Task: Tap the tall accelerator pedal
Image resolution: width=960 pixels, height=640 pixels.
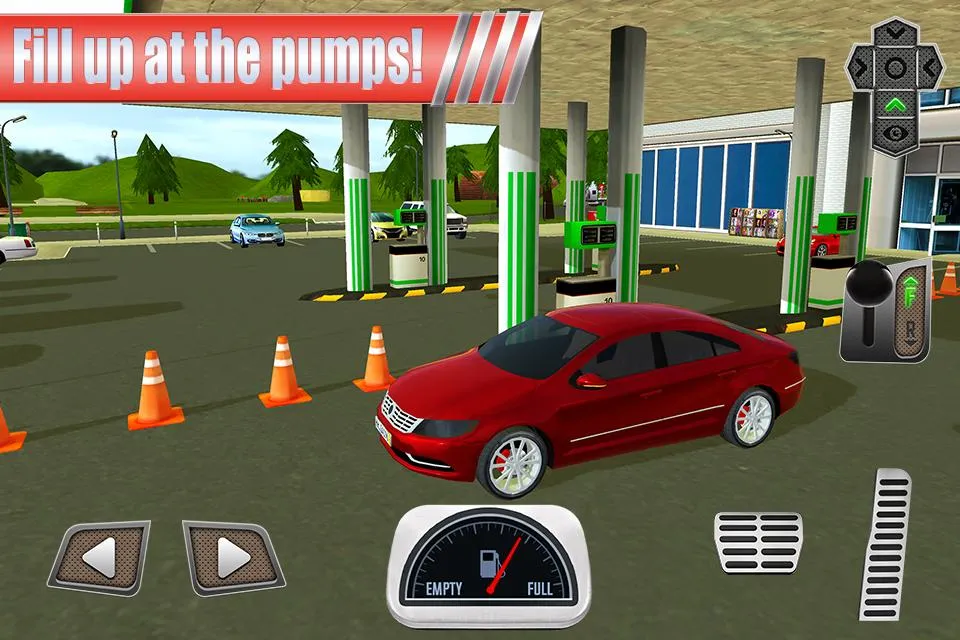Action: click(x=886, y=543)
